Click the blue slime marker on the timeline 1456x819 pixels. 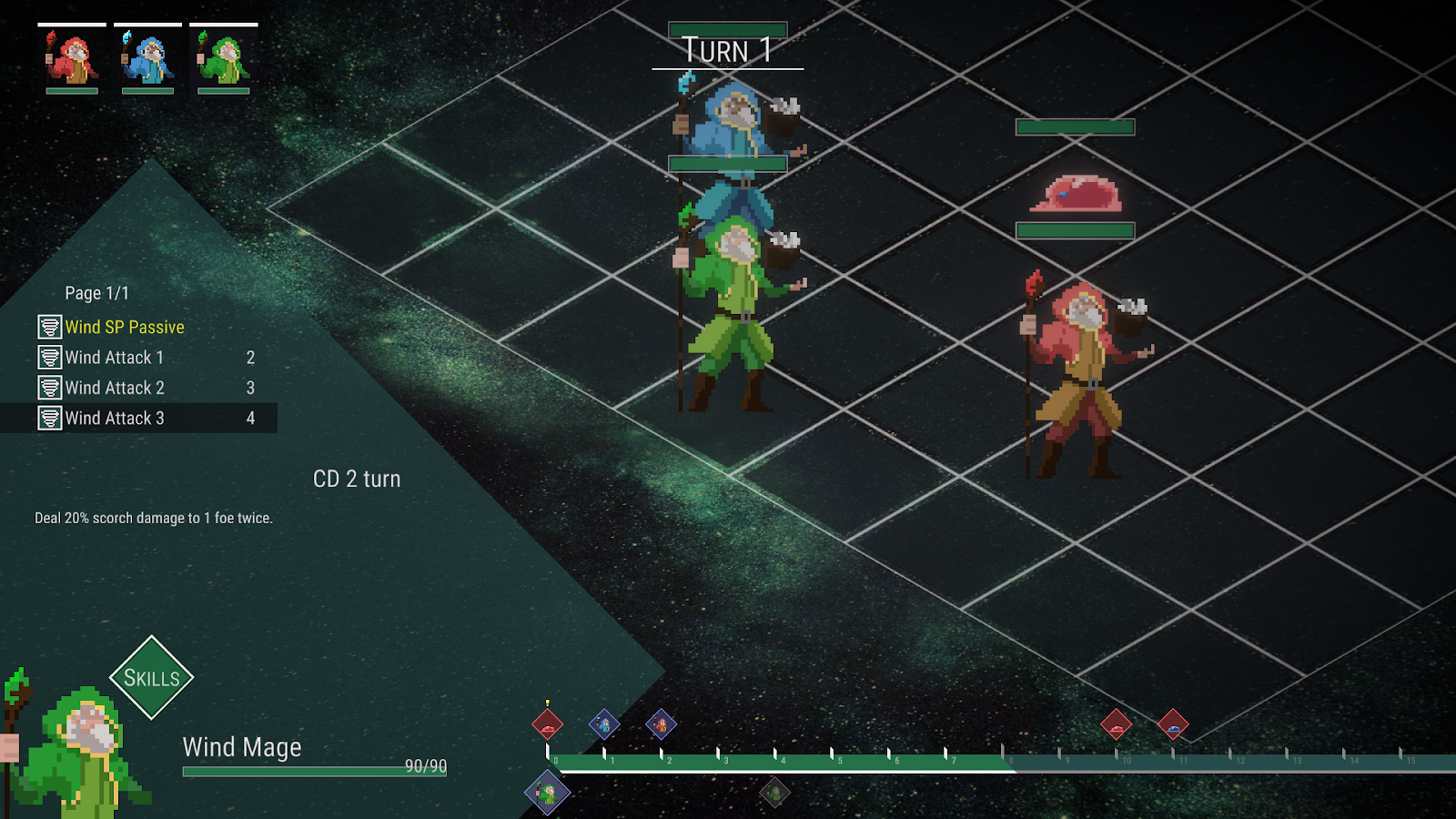click(1173, 725)
